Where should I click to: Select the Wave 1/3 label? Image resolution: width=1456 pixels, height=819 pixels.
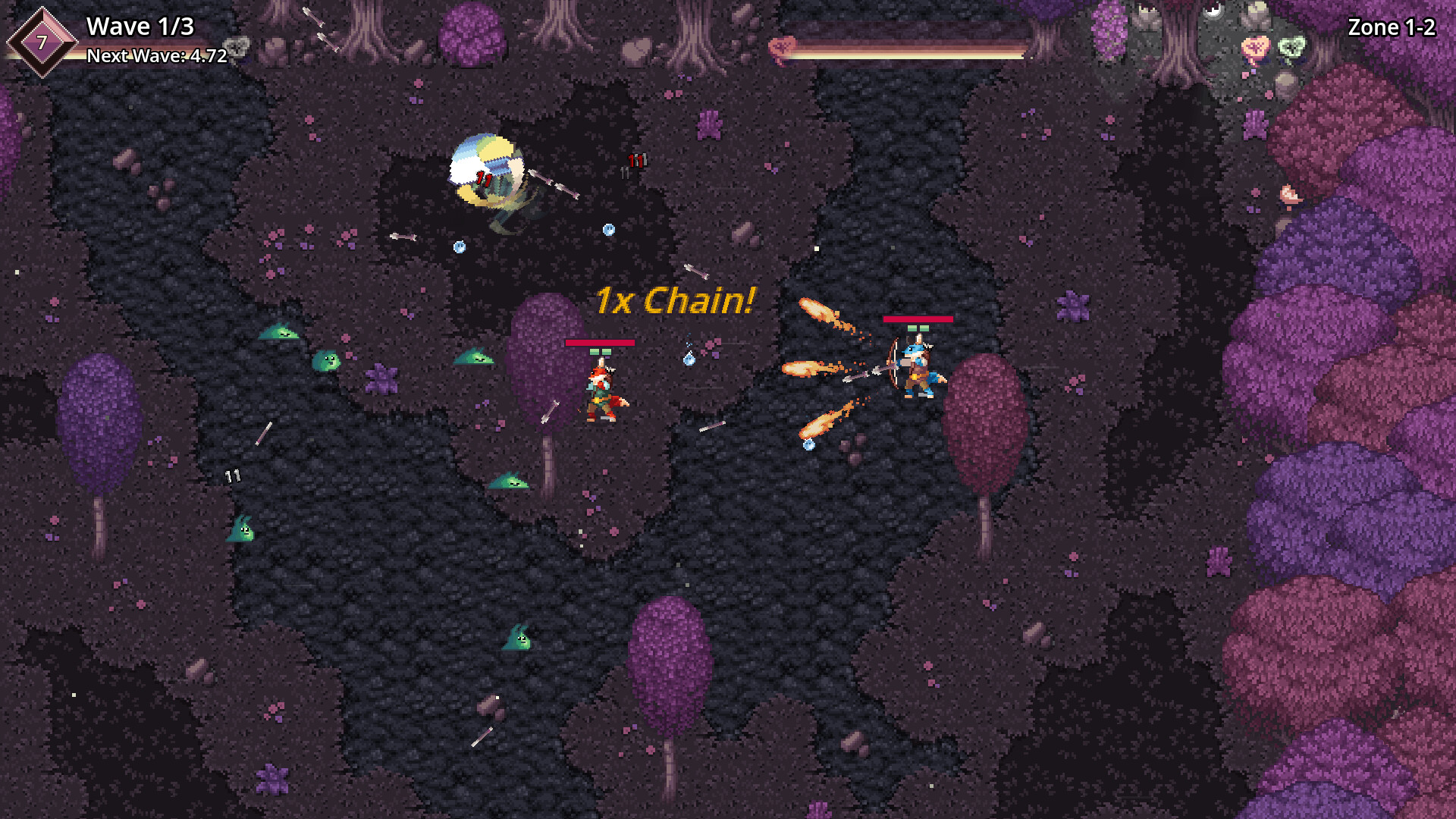pyautogui.click(x=140, y=27)
